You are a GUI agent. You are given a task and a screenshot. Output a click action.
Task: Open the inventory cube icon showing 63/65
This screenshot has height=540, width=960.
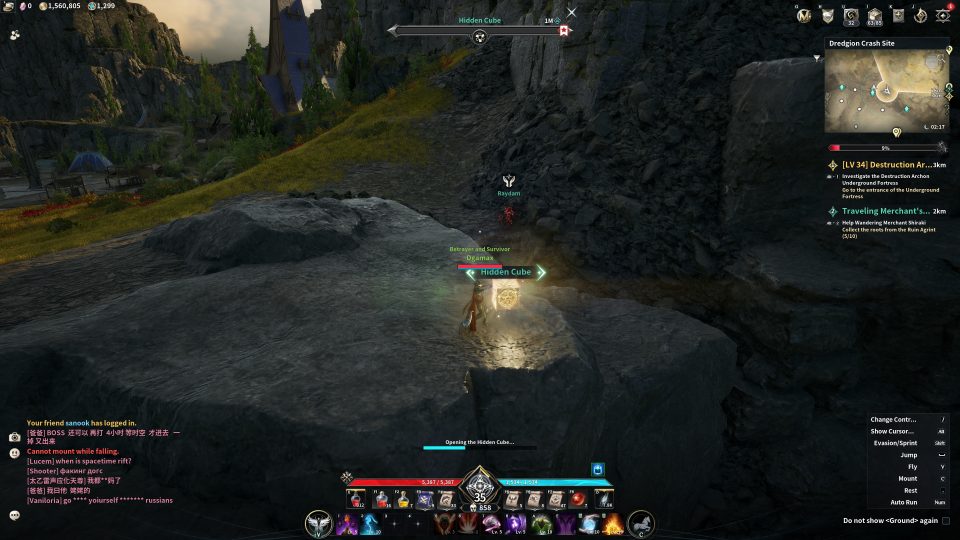(x=875, y=15)
